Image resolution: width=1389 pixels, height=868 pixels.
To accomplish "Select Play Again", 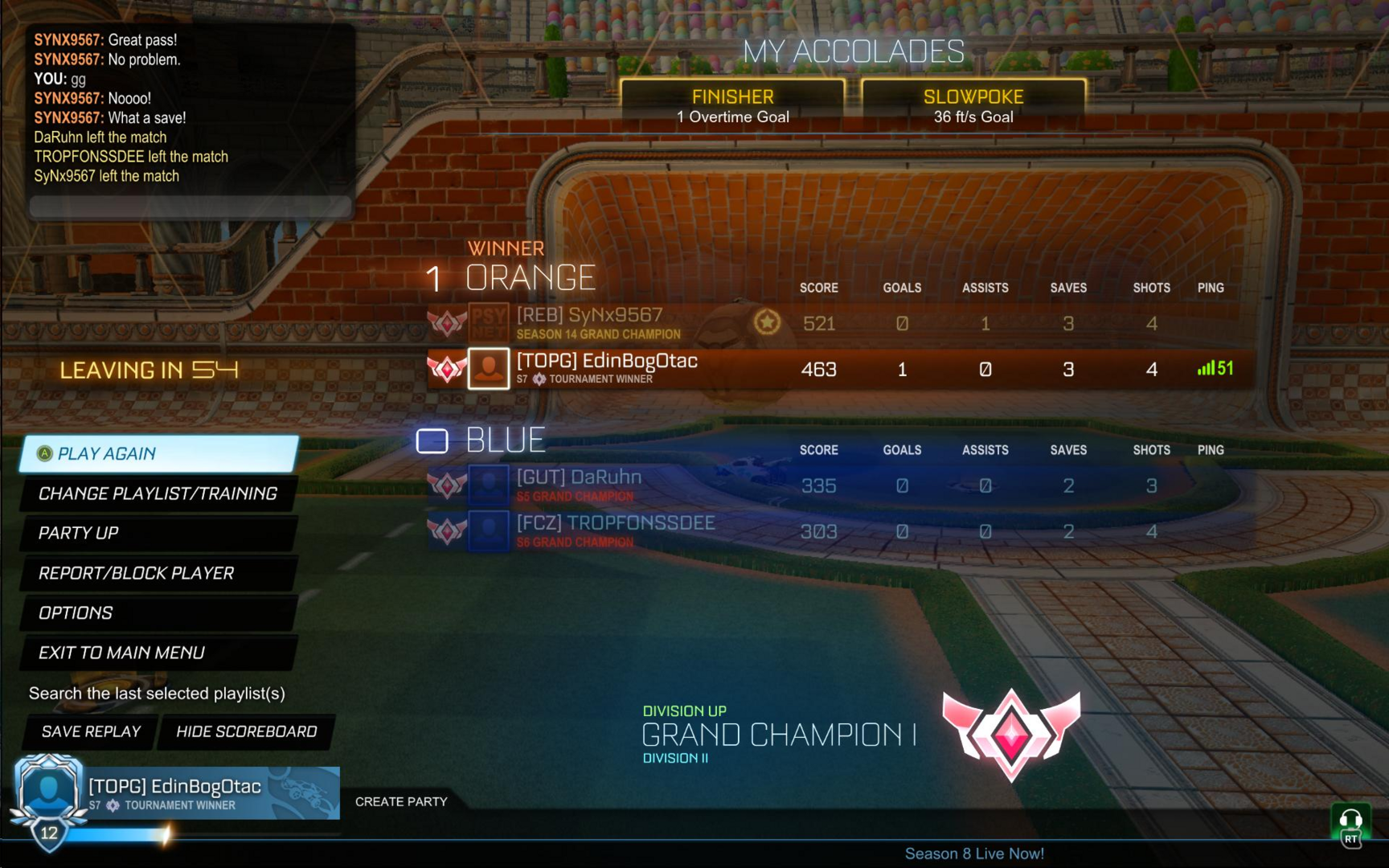I will [159, 454].
